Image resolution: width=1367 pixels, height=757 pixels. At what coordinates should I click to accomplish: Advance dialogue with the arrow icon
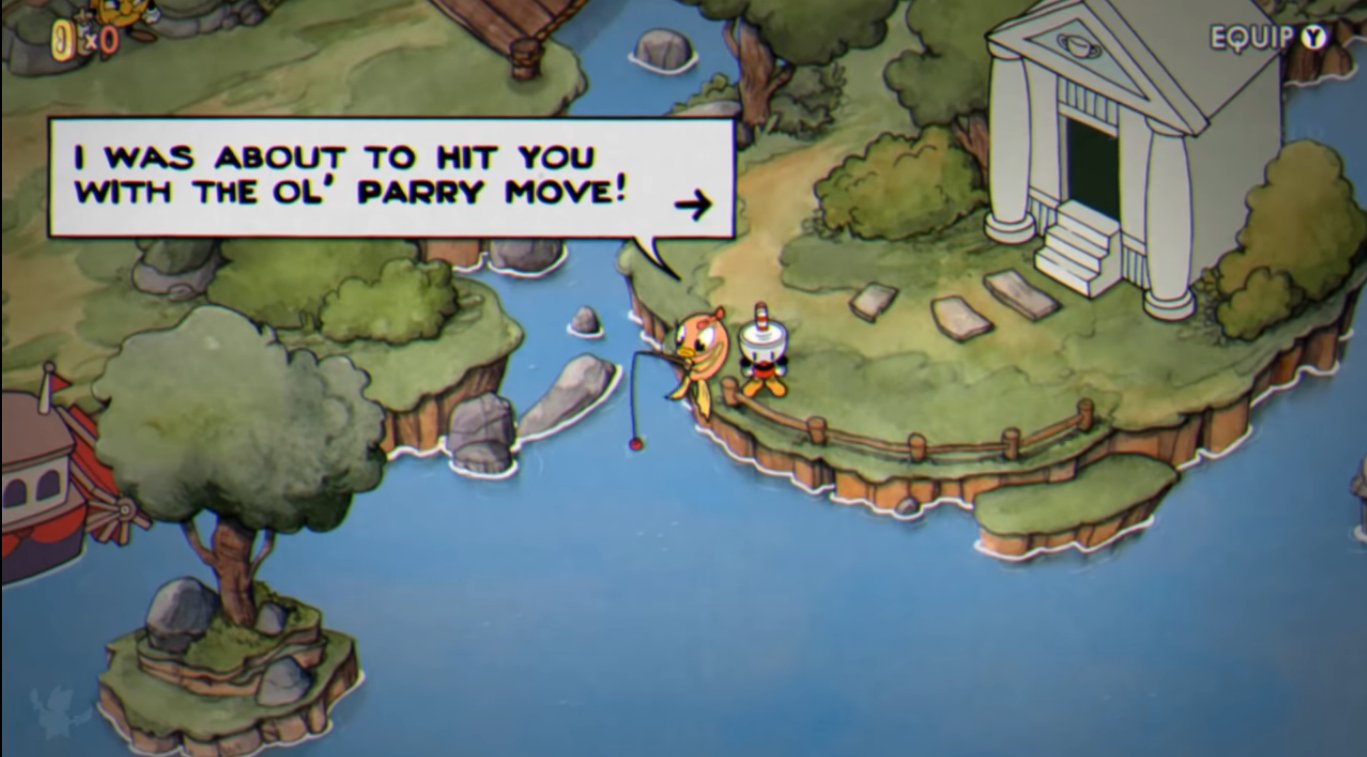click(x=693, y=206)
